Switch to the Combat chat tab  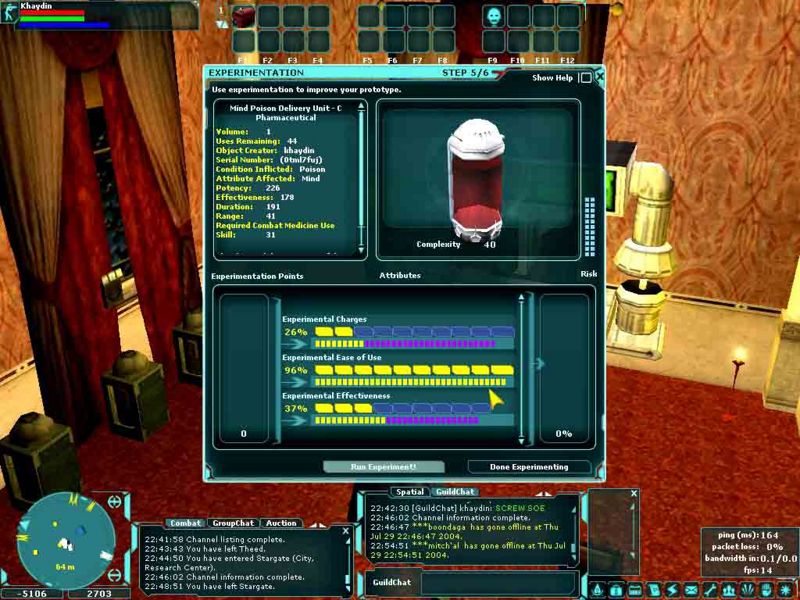tap(185, 523)
